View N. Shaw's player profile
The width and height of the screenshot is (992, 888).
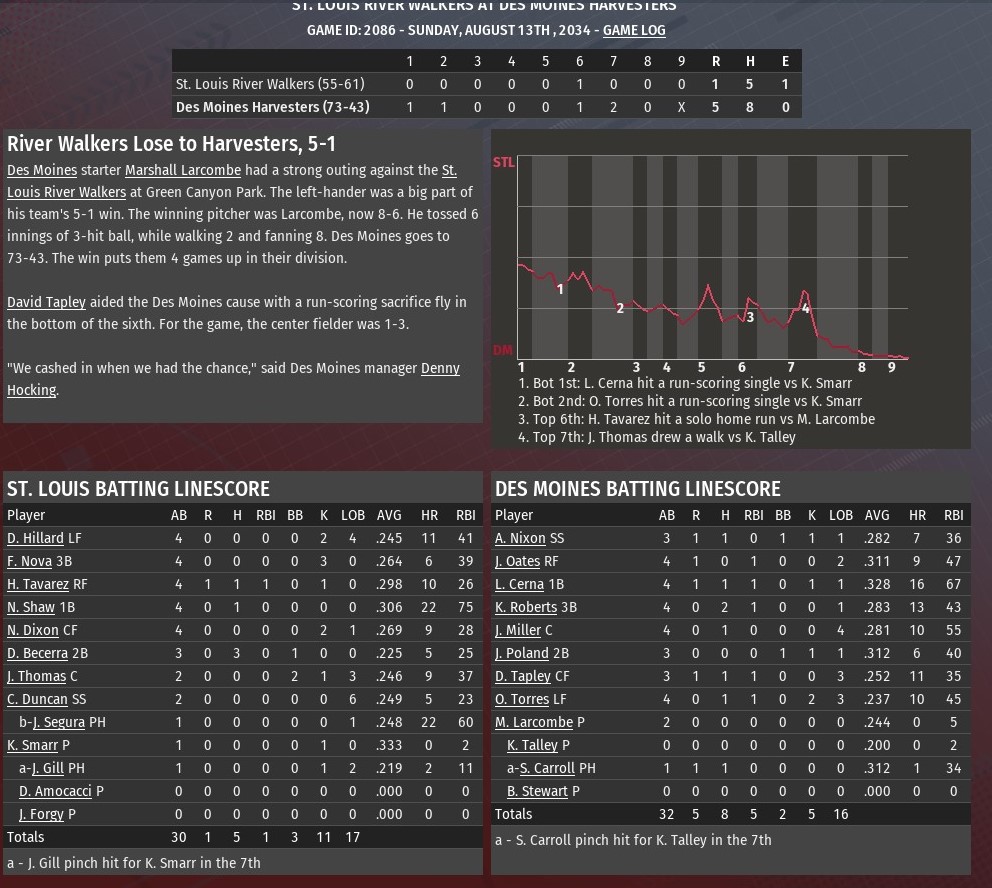tap(31, 607)
